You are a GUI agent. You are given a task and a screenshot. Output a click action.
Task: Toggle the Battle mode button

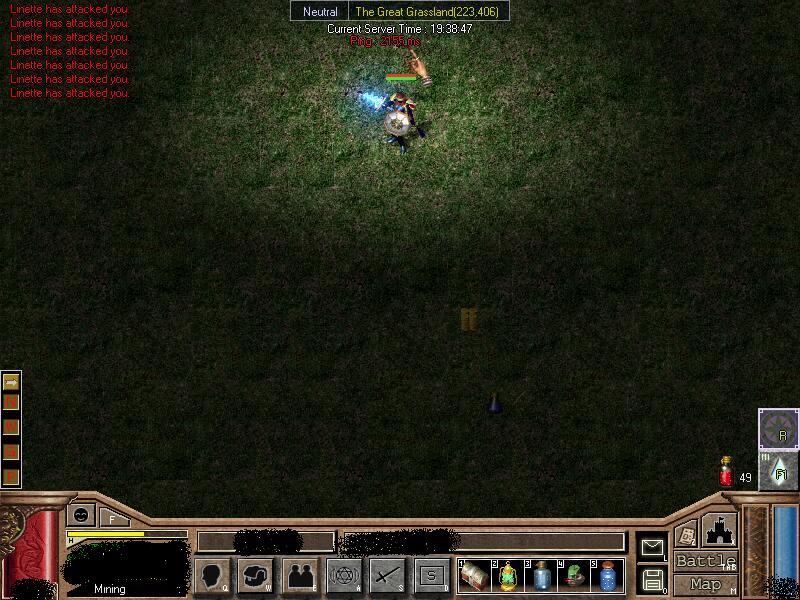[705, 561]
